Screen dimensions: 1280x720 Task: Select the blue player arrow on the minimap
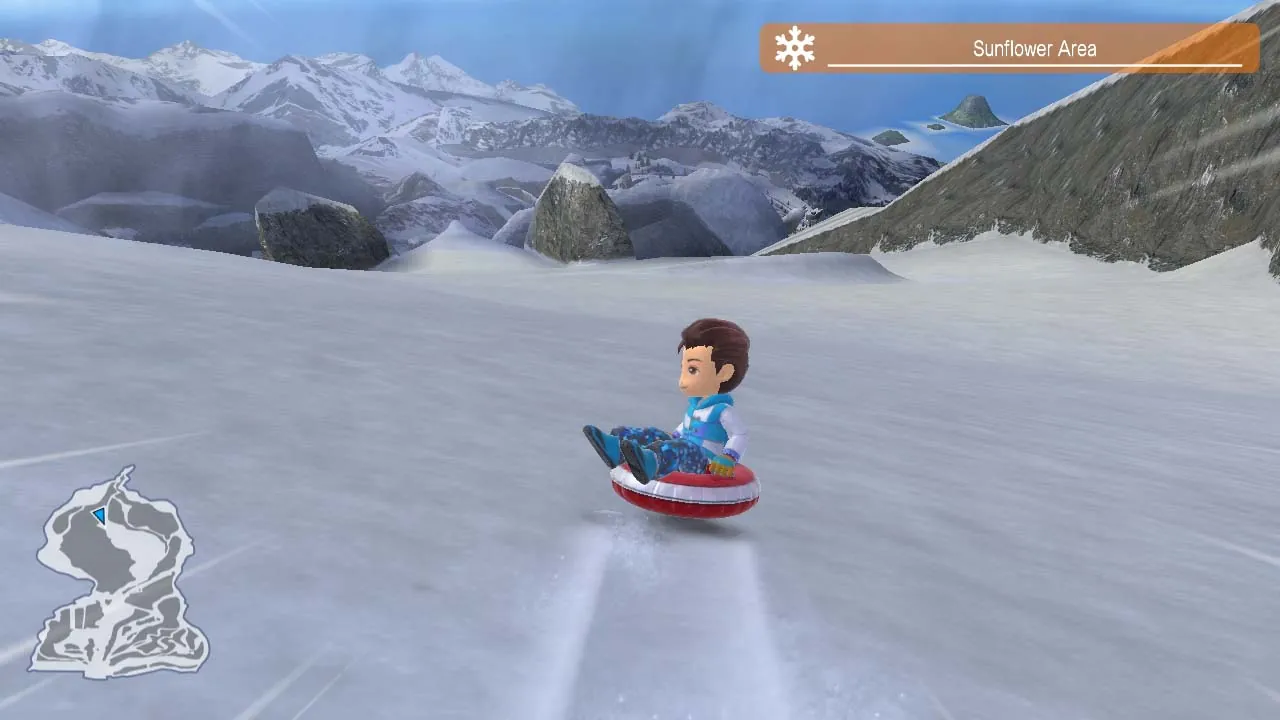pos(98,515)
